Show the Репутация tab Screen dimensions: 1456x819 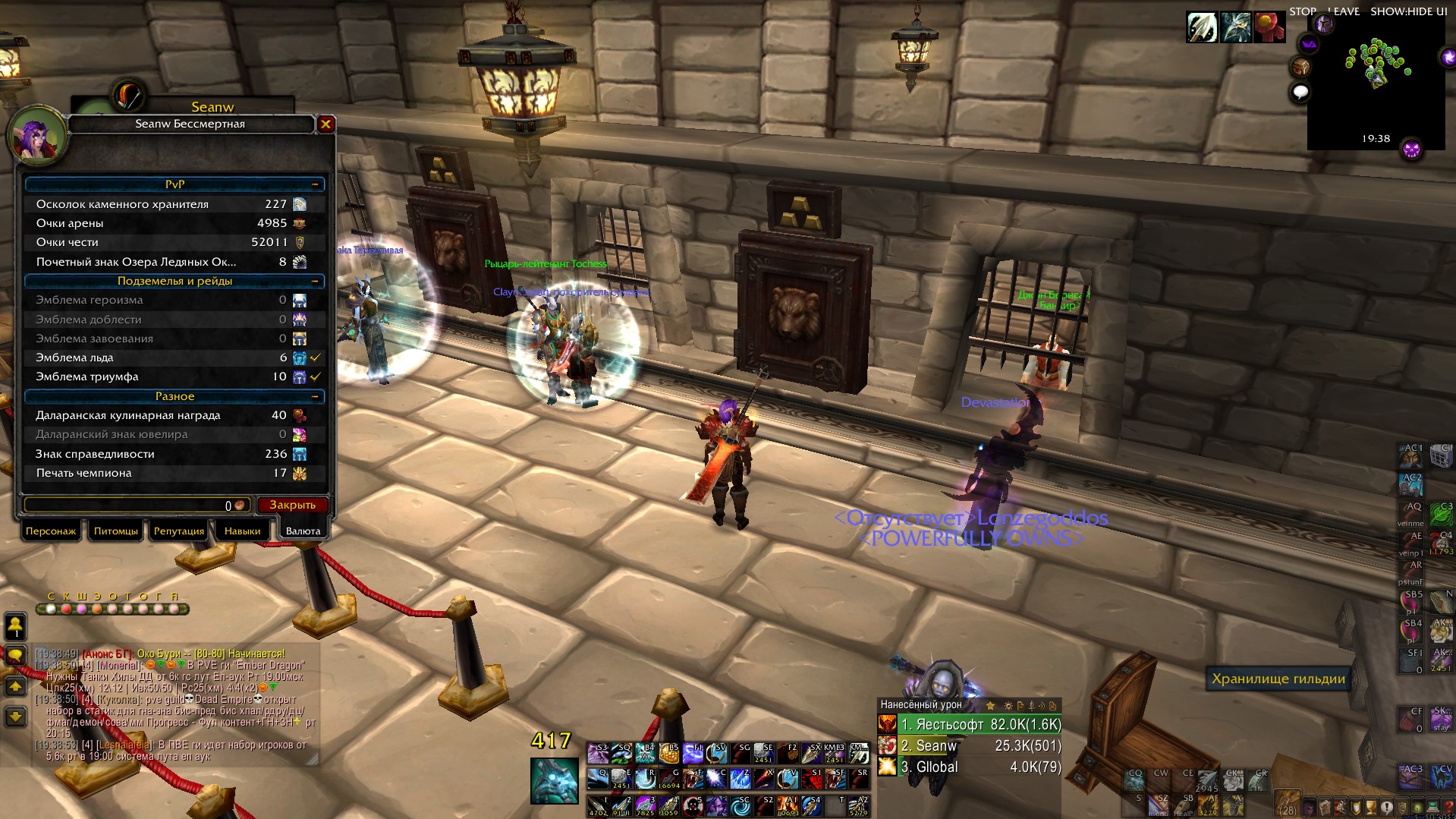click(179, 531)
